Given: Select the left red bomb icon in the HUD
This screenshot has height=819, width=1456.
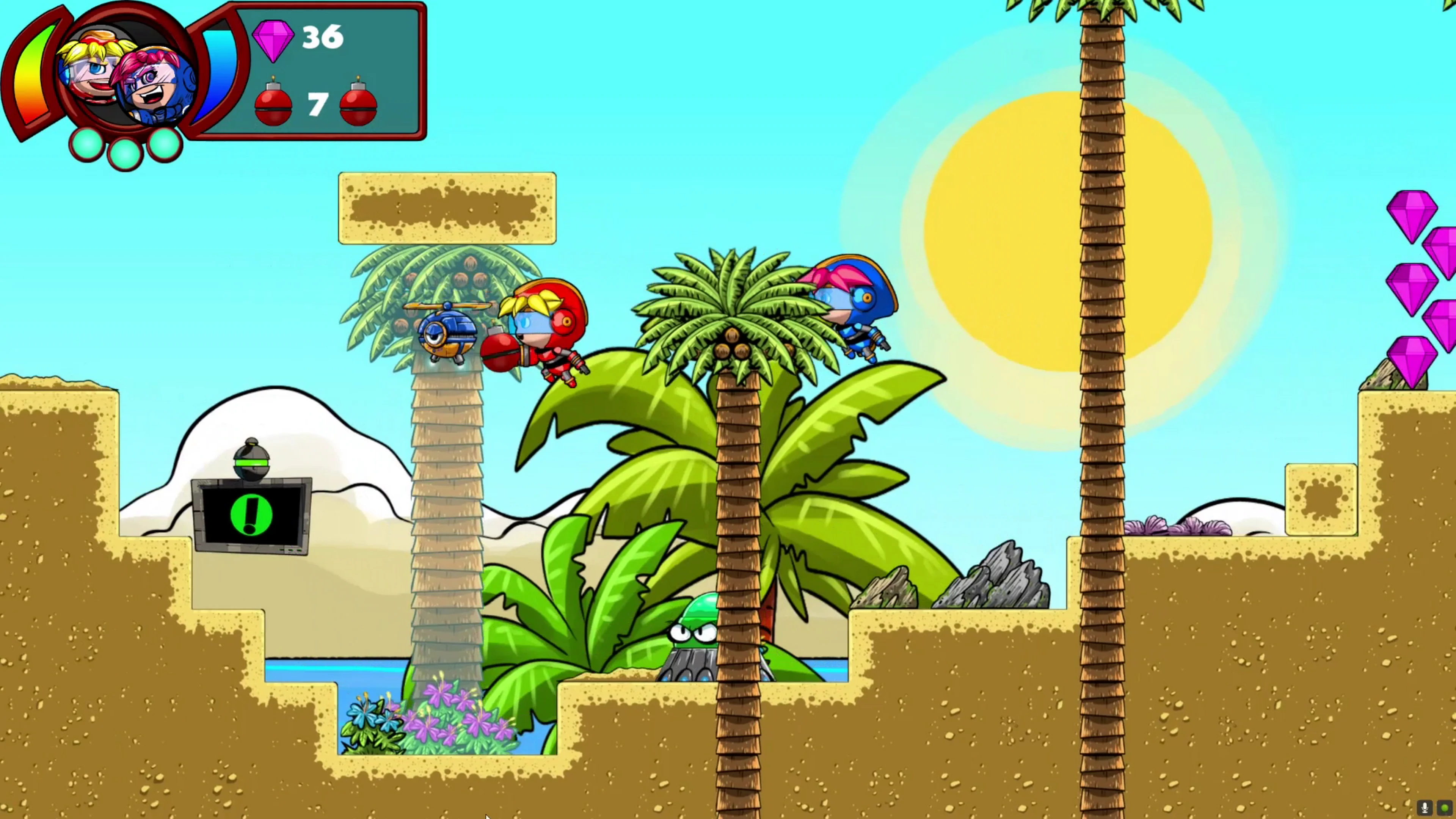Looking at the screenshot, I should (273, 105).
